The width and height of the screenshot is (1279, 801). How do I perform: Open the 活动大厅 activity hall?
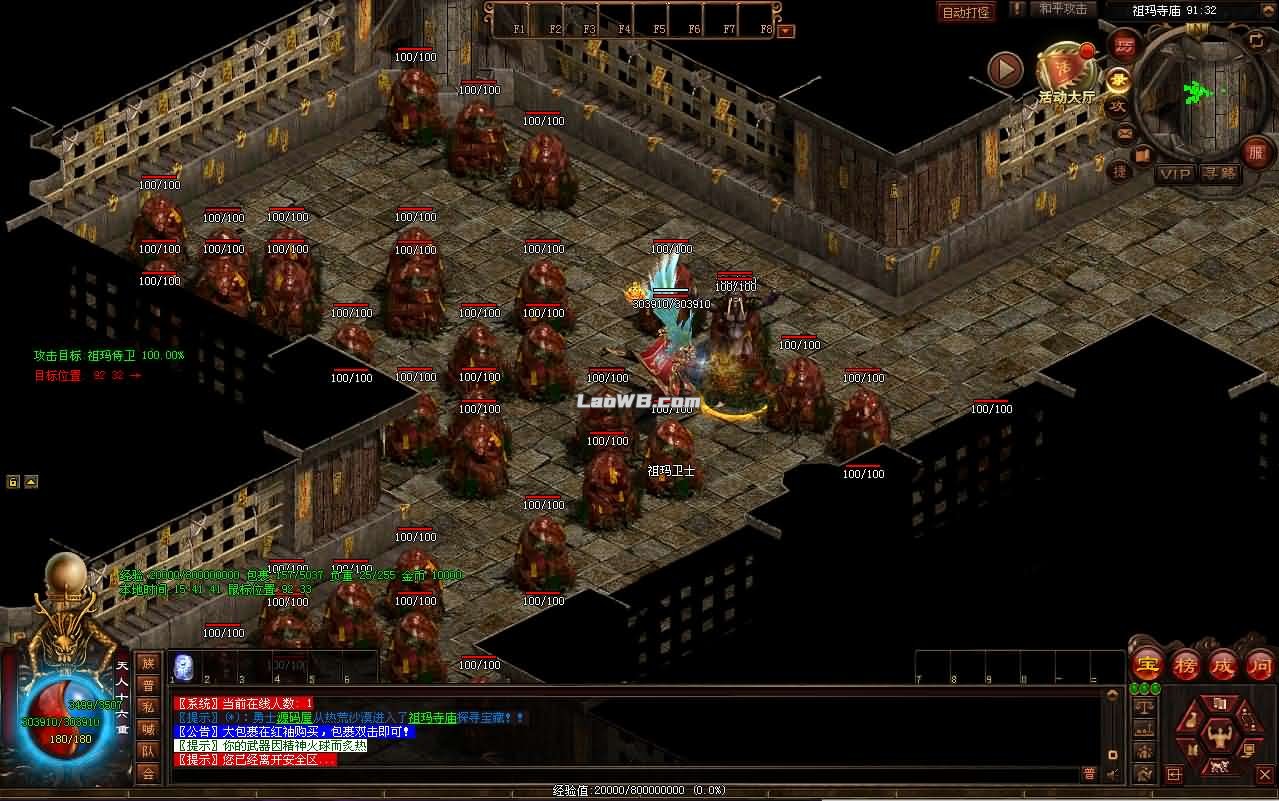tap(1066, 72)
